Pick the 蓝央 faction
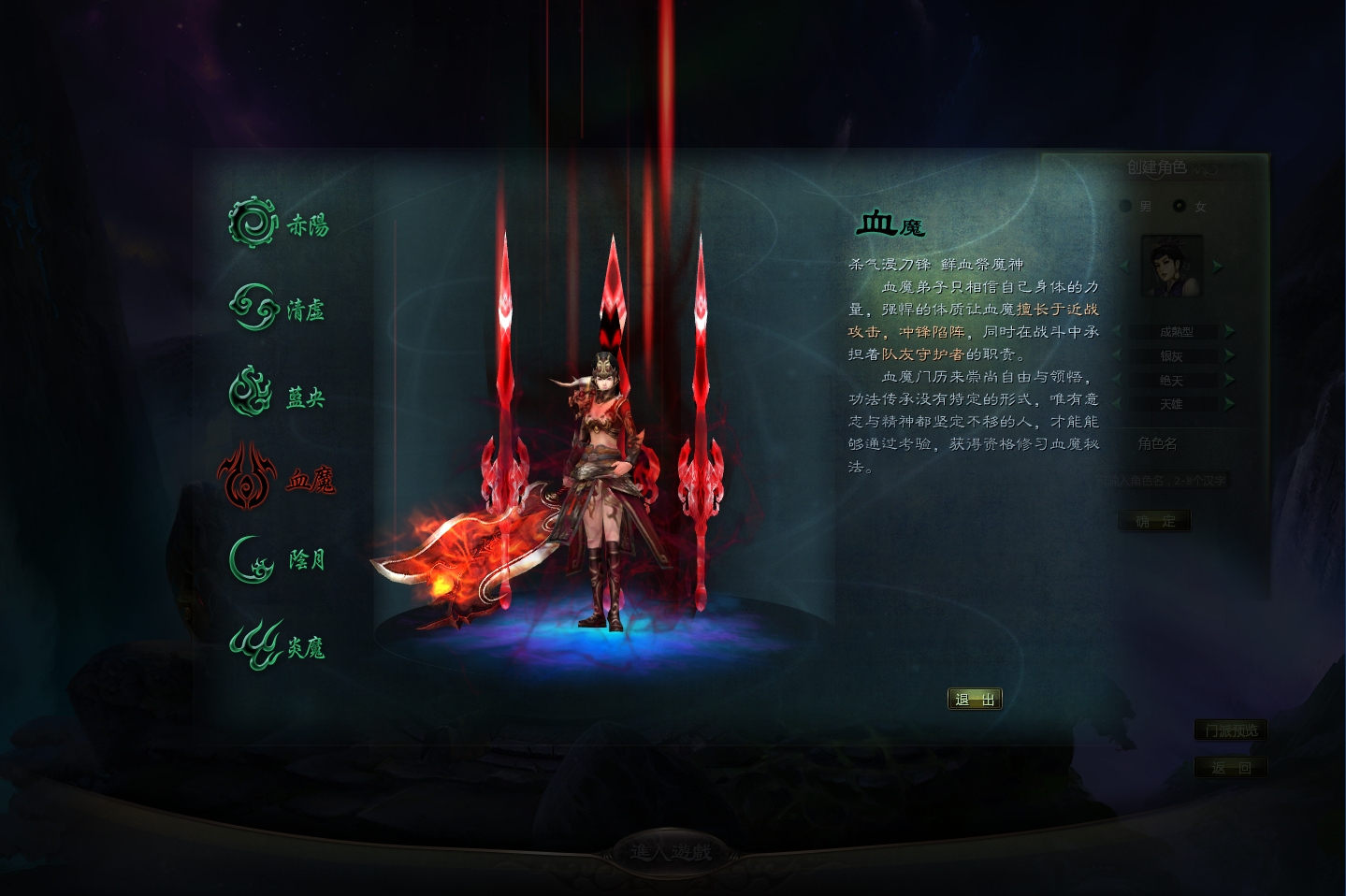Screen dimensions: 1346x896 pyautogui.click(x=278, y=393)
